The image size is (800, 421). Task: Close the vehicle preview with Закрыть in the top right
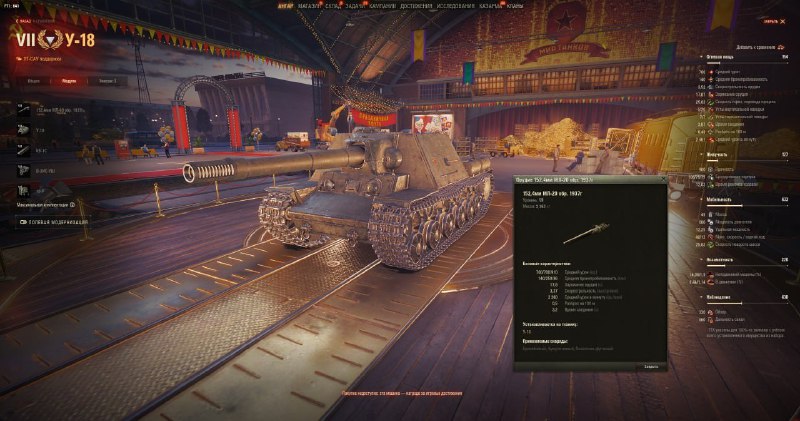click(x=770, y=19)
